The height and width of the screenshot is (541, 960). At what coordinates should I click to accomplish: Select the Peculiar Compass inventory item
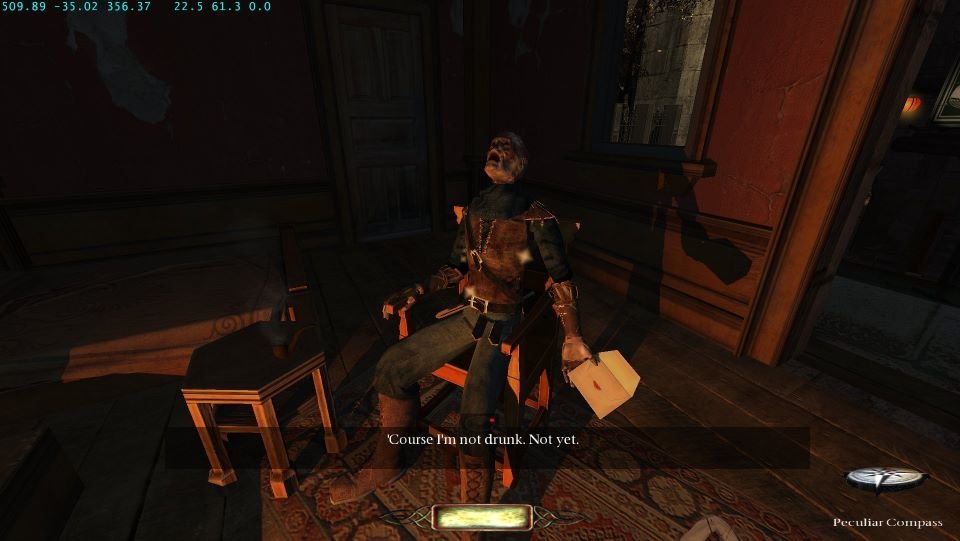click(886, 481)
